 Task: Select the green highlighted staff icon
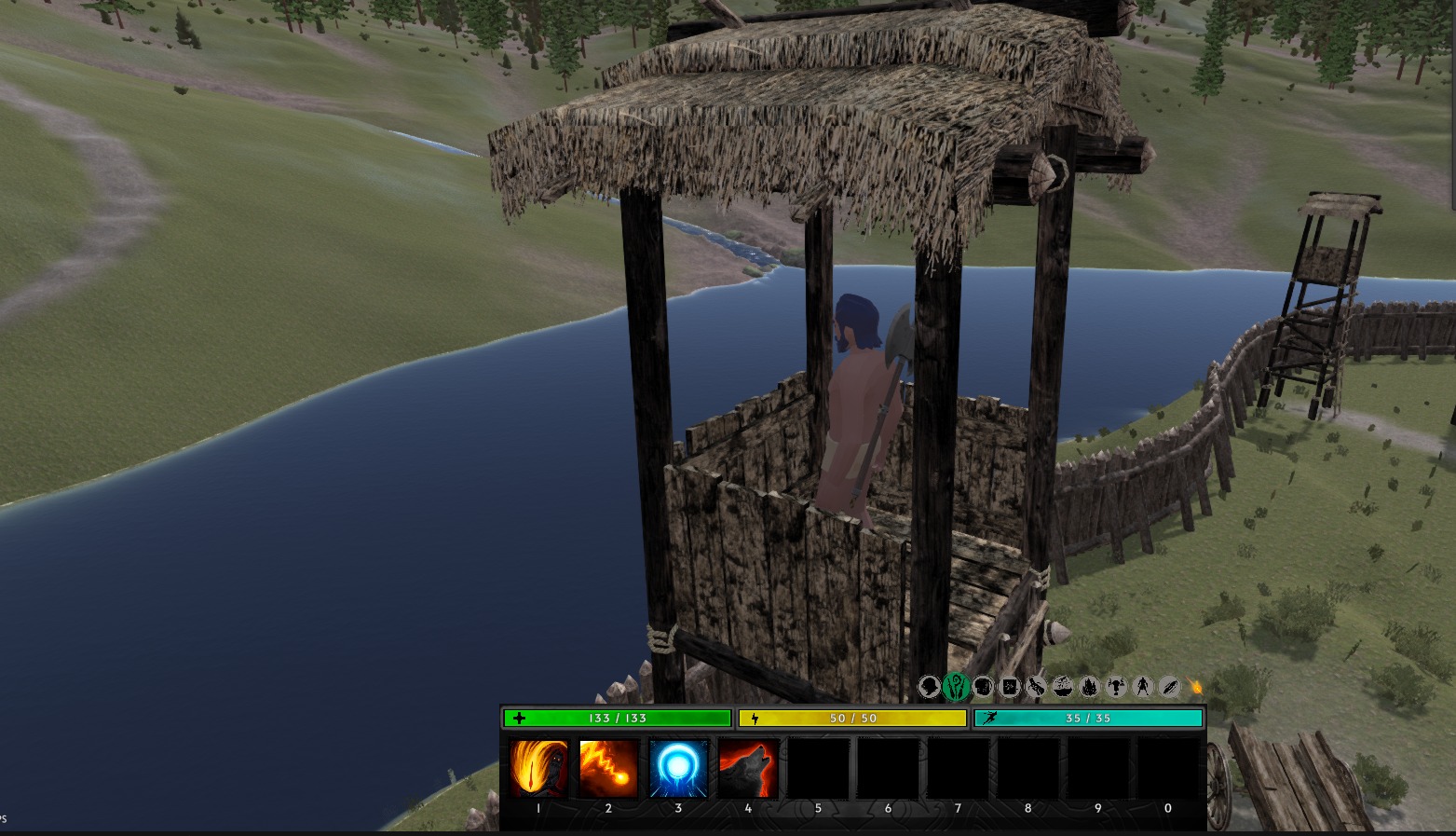(956, 688)
